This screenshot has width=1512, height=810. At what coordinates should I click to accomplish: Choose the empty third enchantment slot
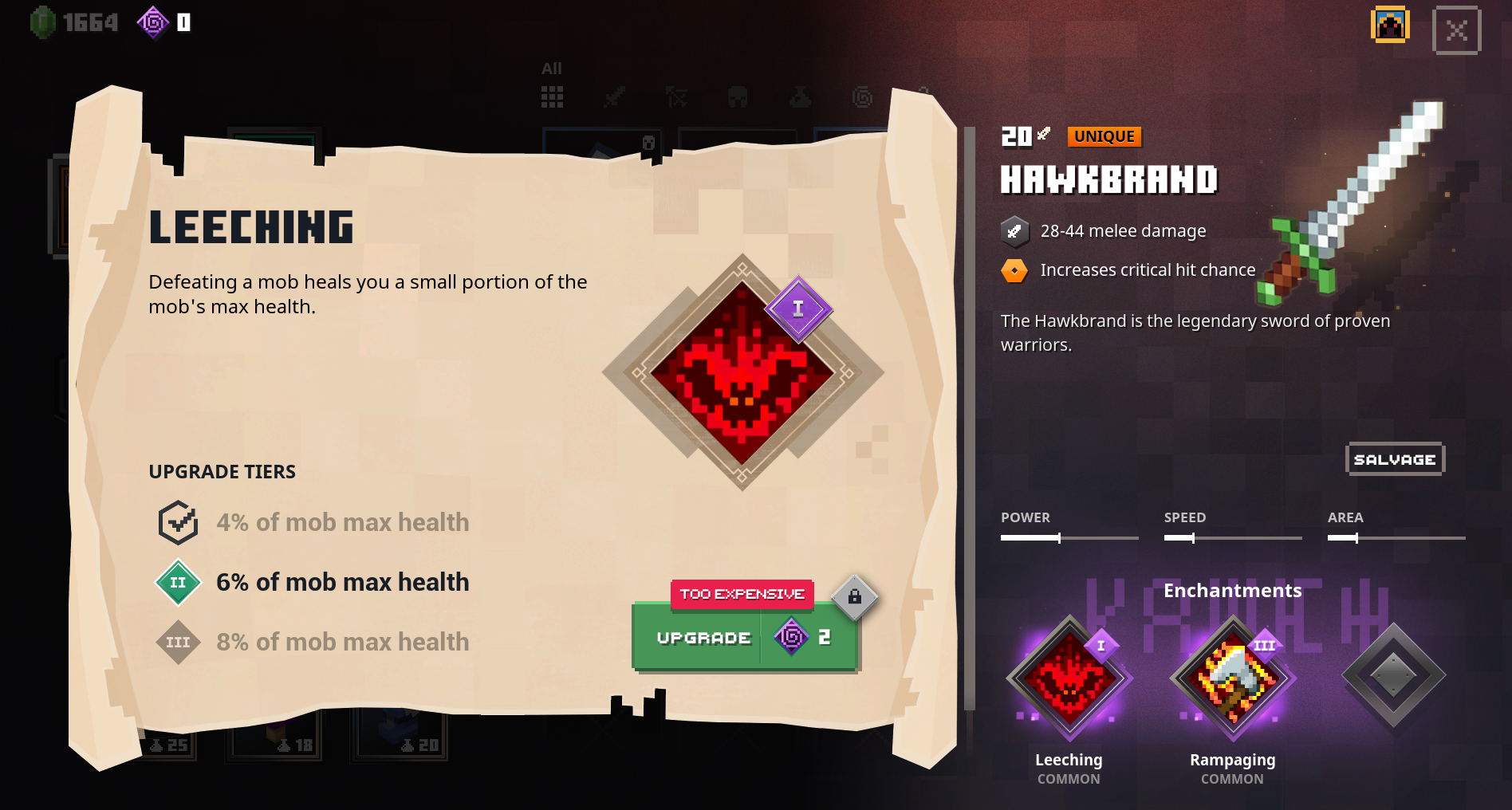pyautogui.click(x=1392, y=675)
